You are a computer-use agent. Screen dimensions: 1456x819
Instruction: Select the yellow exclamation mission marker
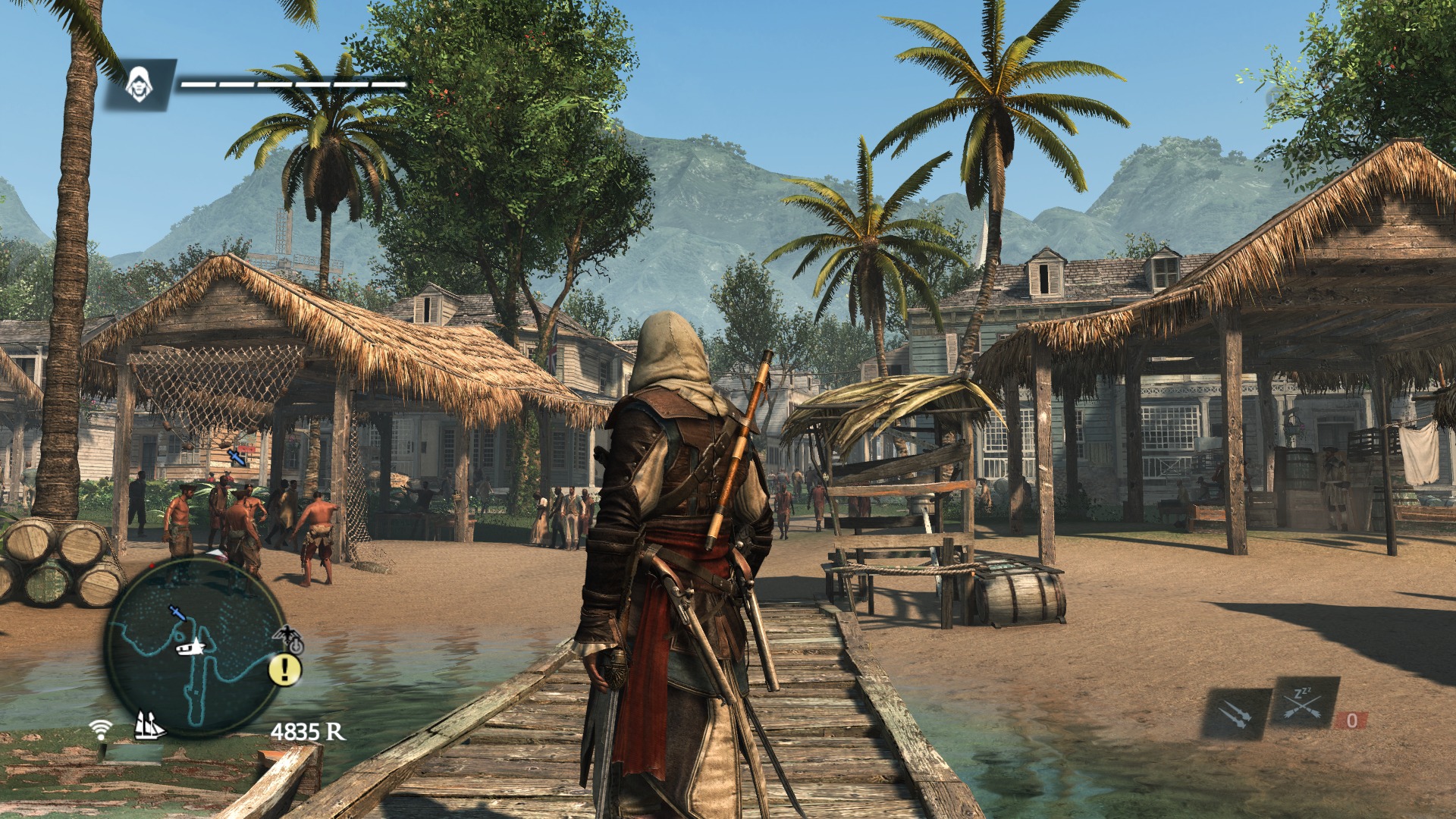(285, 669)
